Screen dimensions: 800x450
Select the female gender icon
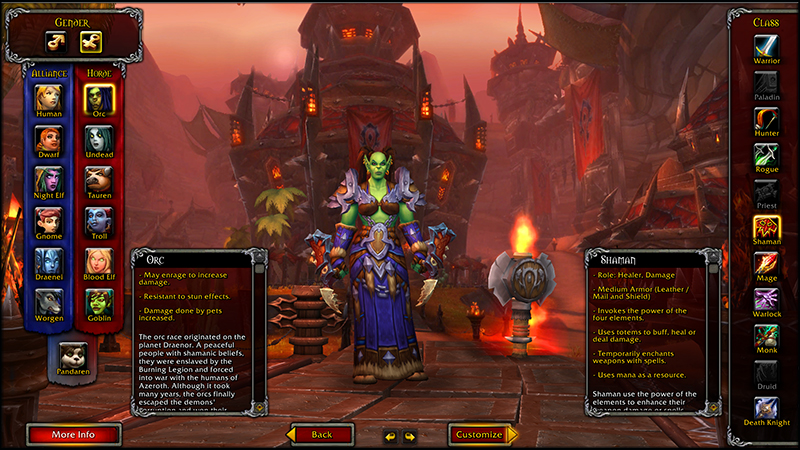pyautogui.click(x=91, y=41)
